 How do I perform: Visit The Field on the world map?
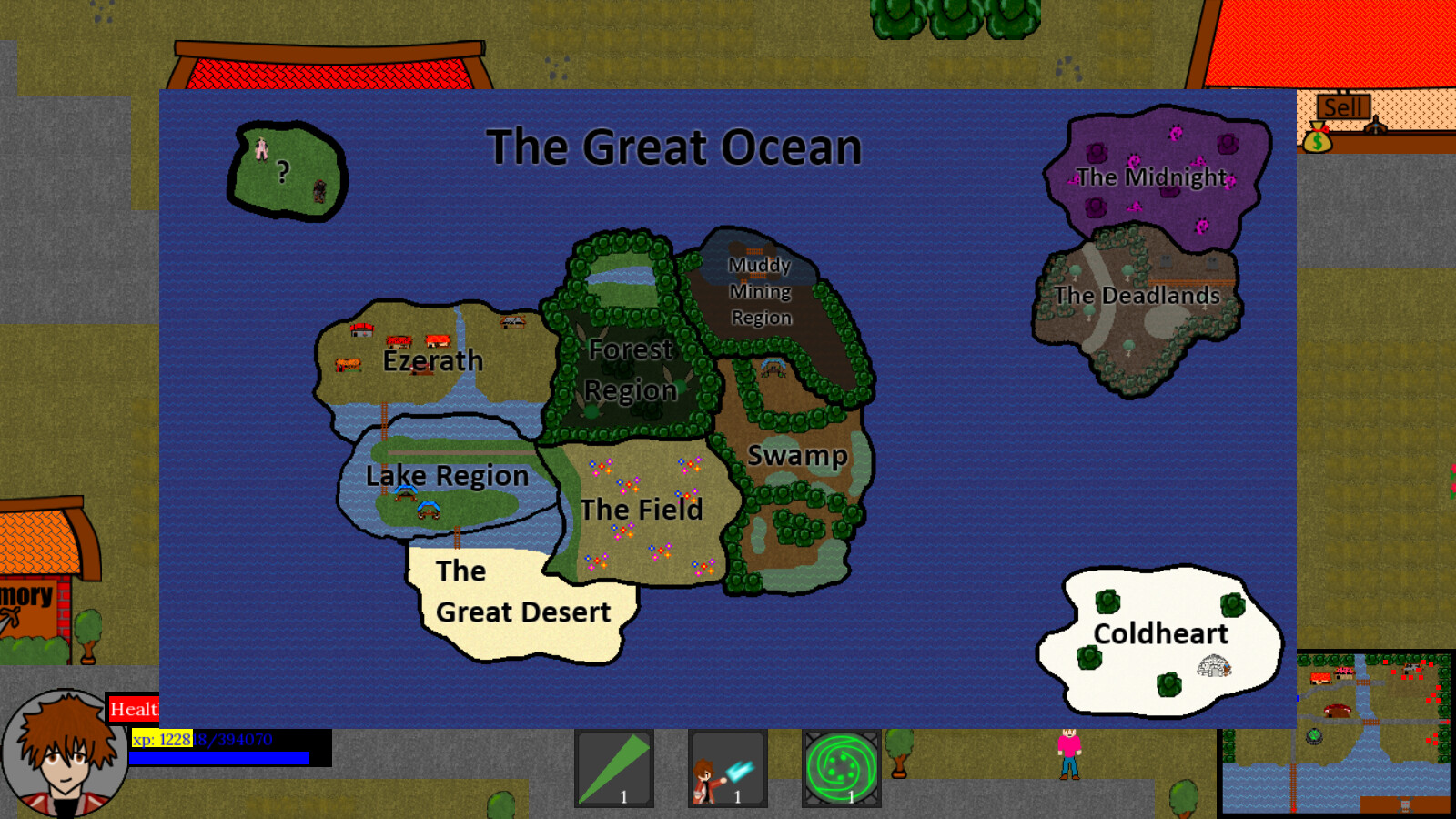point(642,510)
